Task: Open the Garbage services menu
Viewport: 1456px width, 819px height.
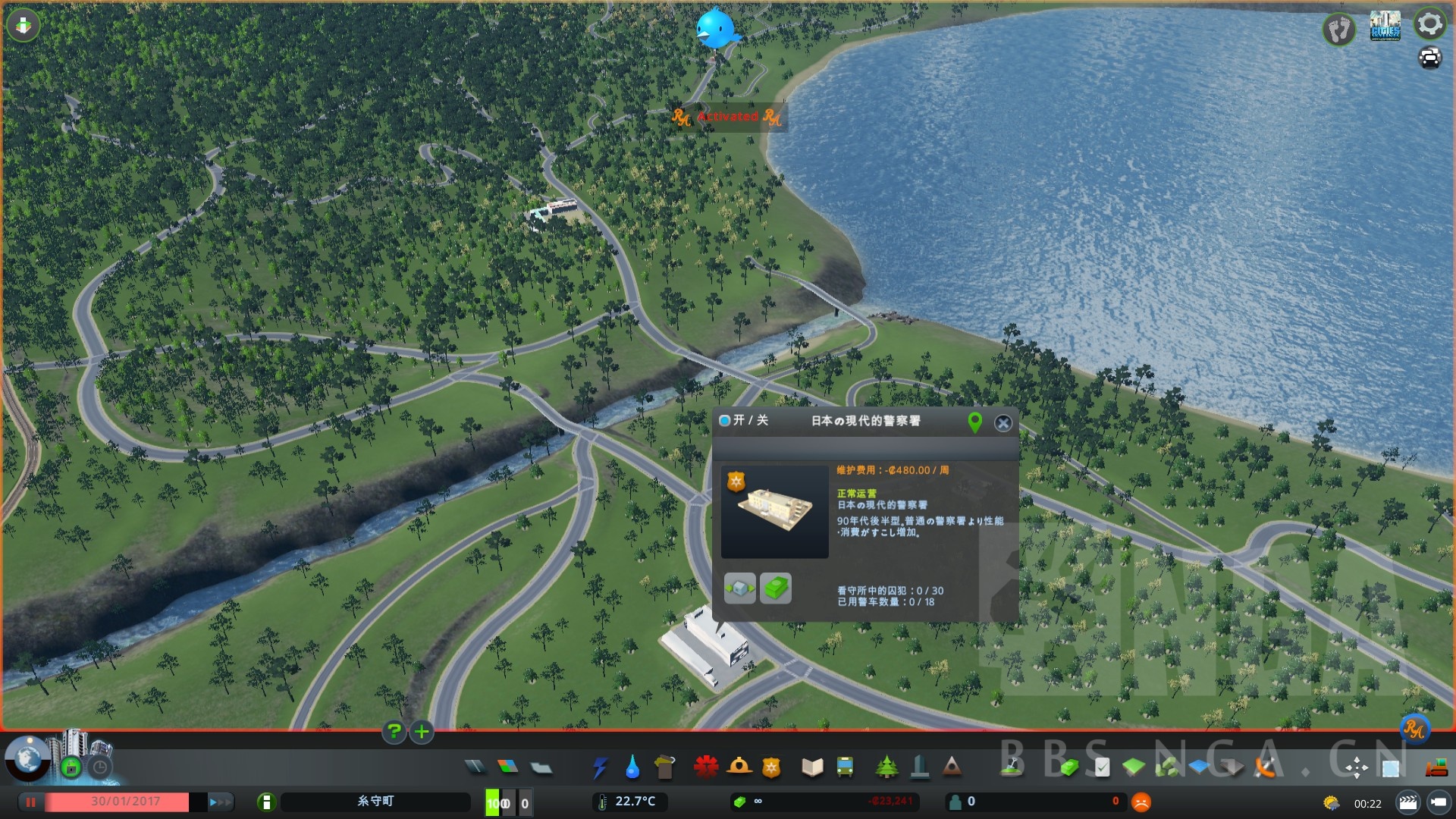Action: tap(664, 767)
